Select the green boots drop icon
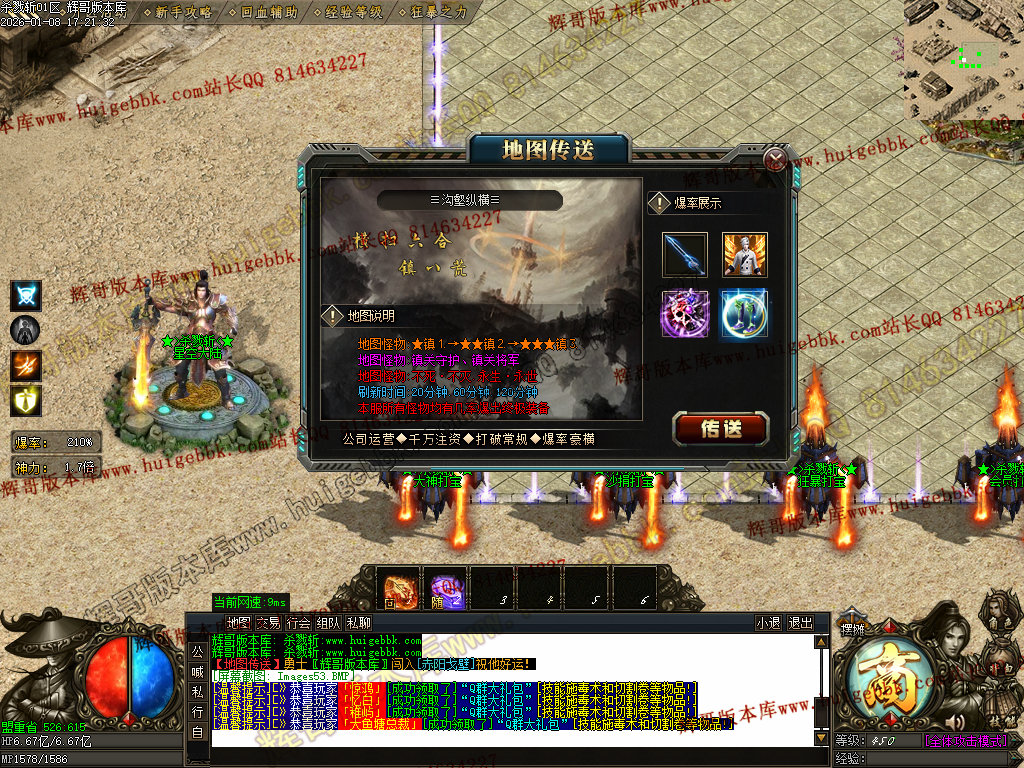1024x768 pixels. [x=744, y=314]
